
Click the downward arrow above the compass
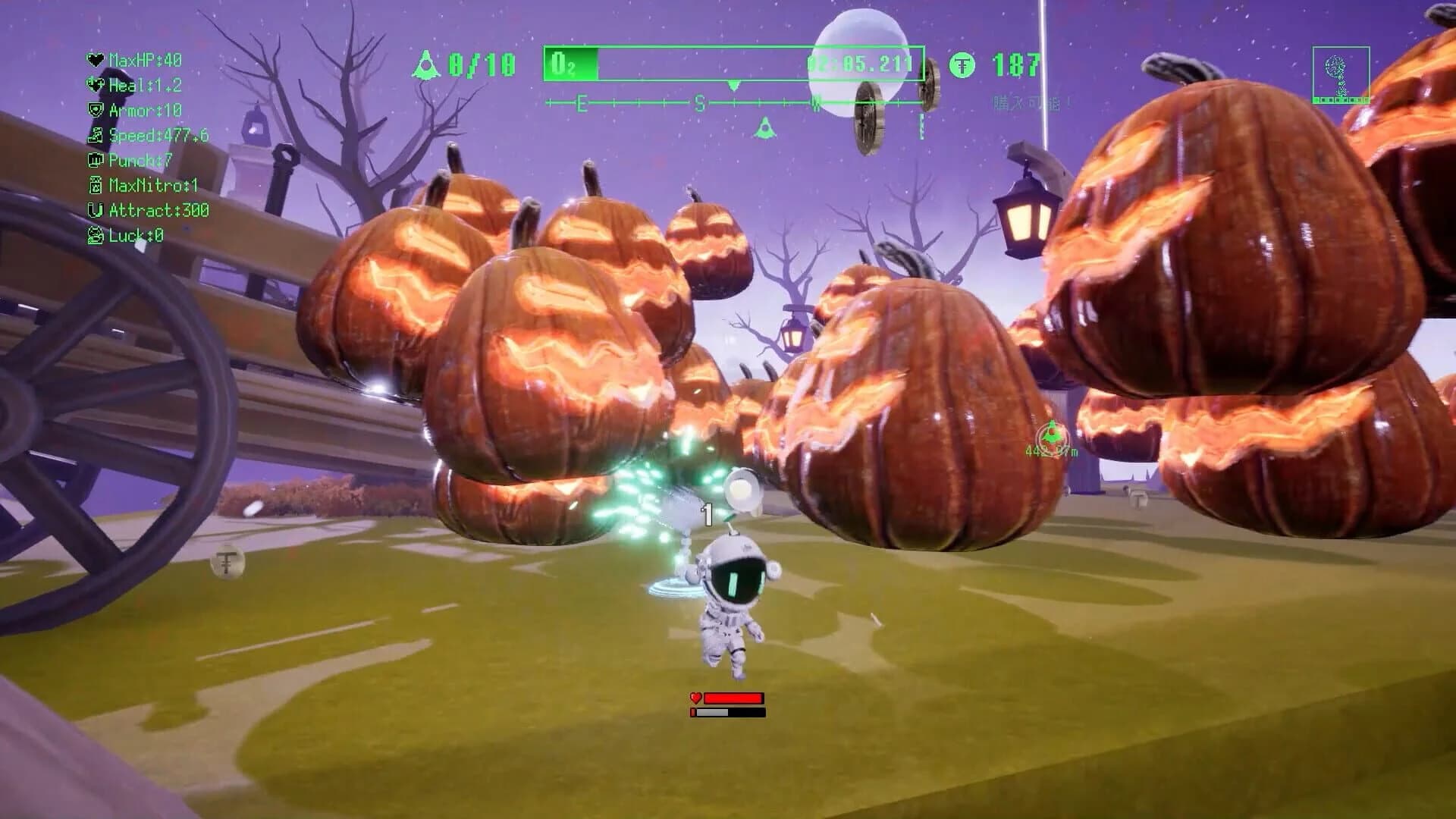(734, 85)
